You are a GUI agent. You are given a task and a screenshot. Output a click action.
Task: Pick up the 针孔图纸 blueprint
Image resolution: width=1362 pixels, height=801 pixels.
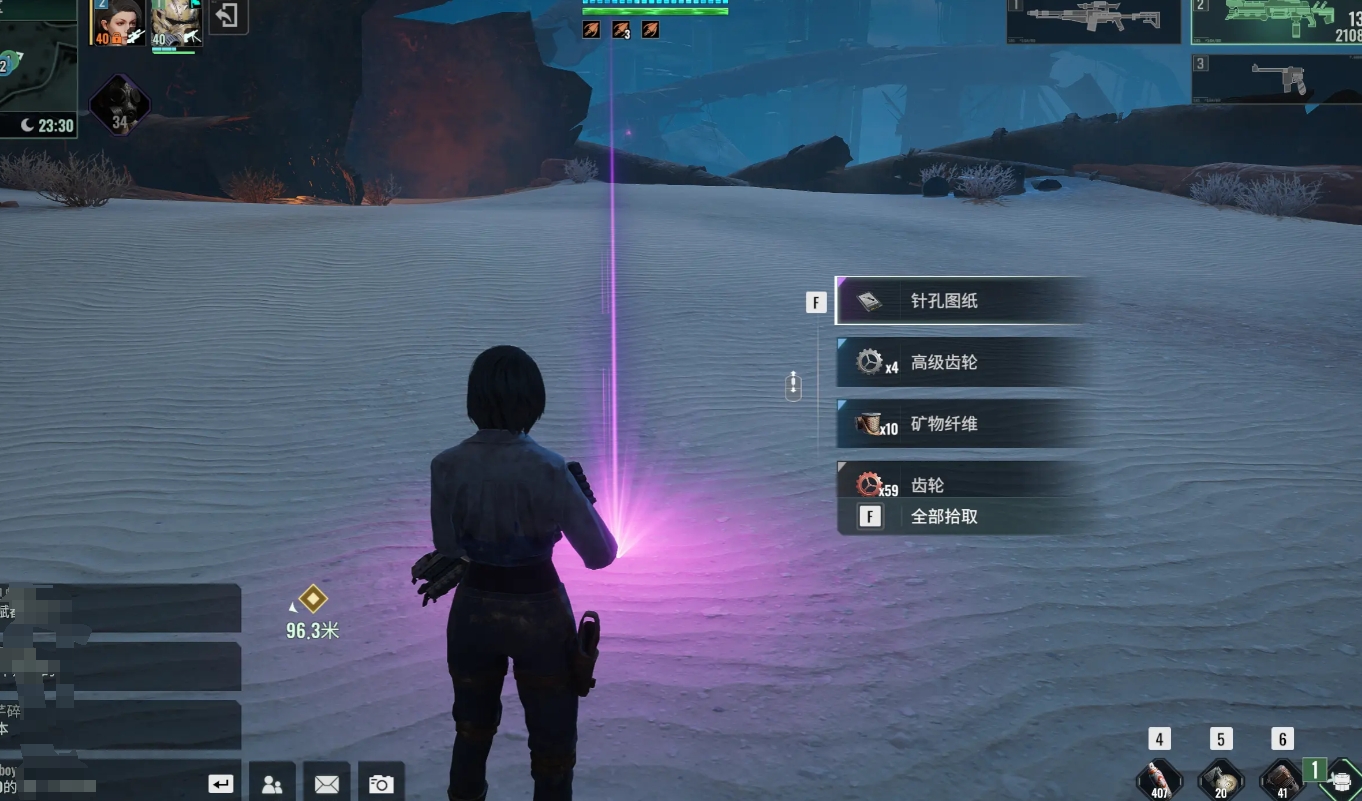[x=962, y=301]
